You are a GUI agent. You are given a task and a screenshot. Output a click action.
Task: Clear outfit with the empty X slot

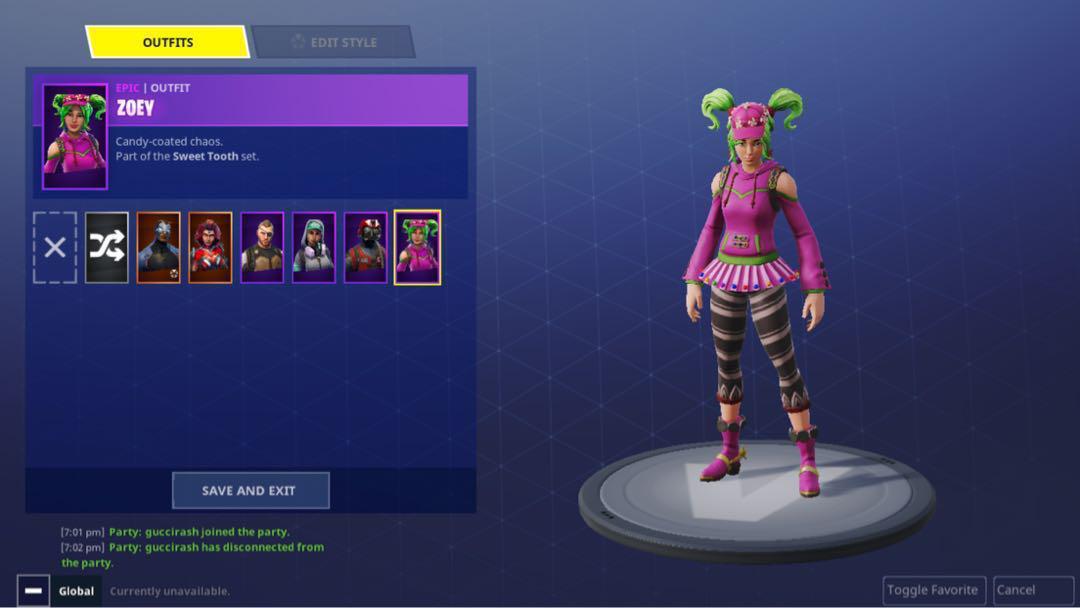coord(55,247)
